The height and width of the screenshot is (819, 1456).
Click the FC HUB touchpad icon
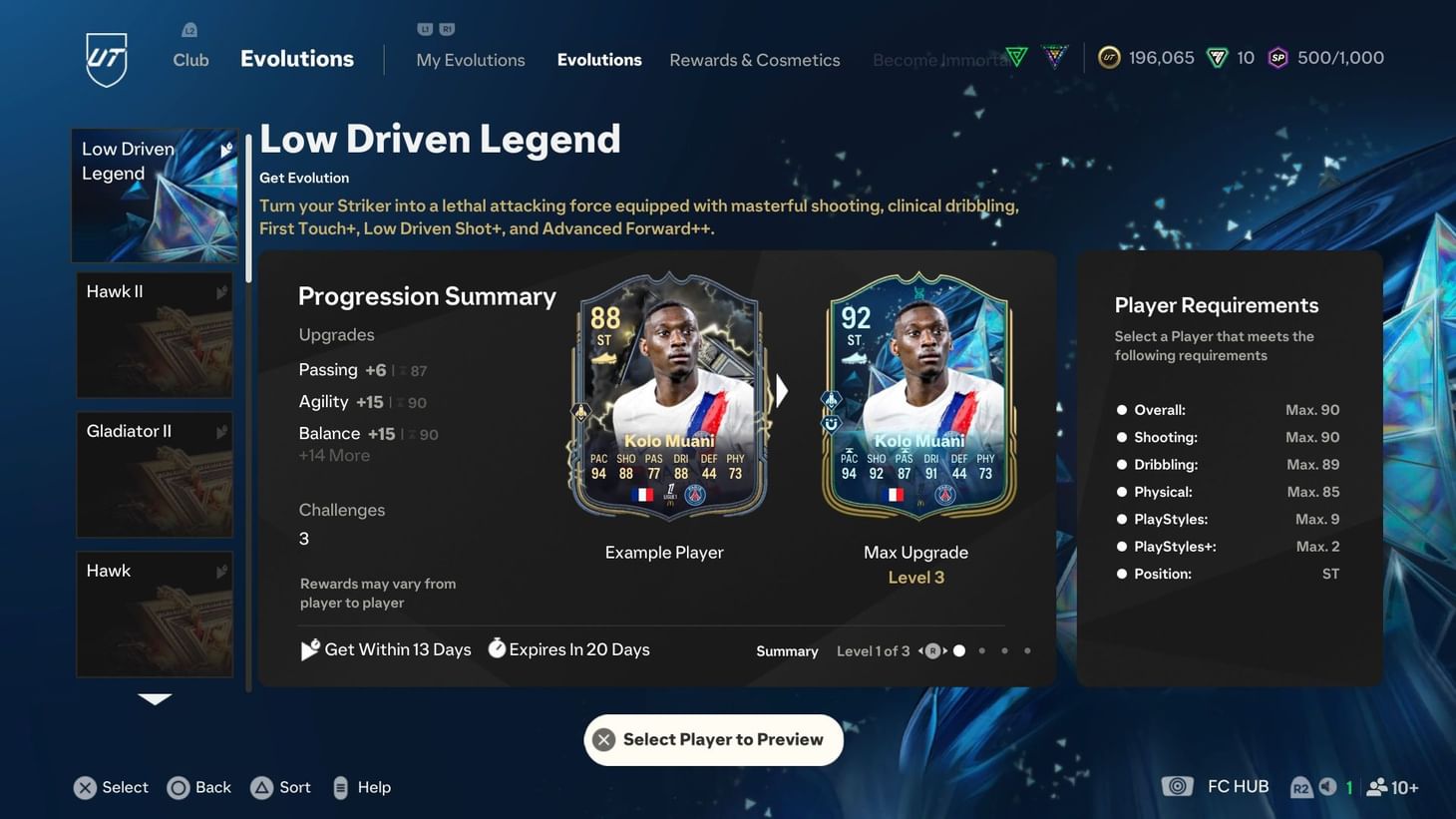pyautogui.click(x=1178, y=786)
